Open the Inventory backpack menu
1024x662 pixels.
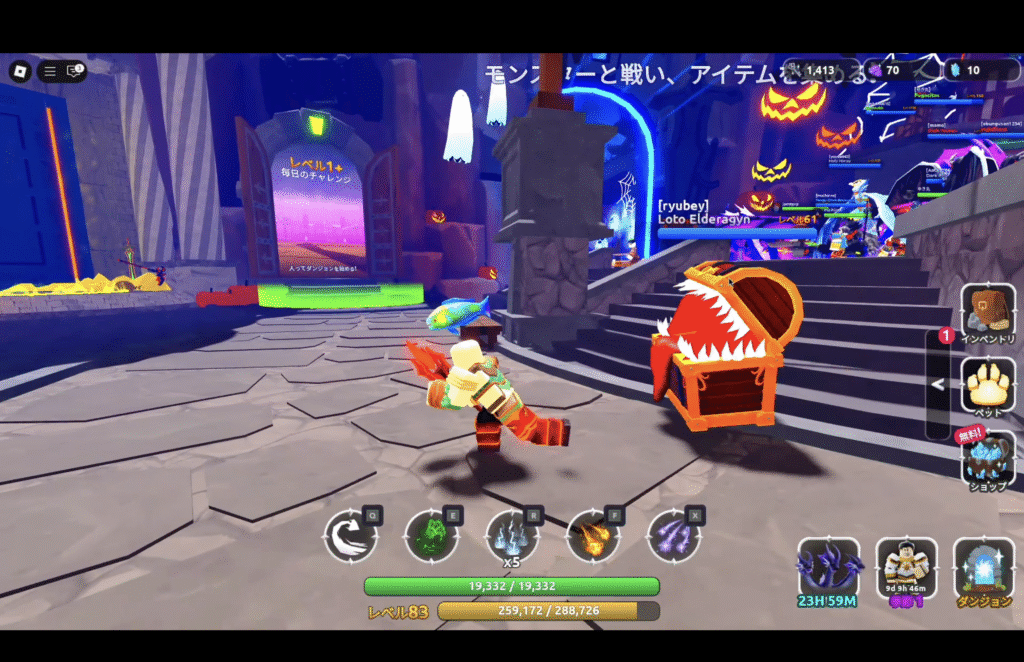tap(988, 313)
